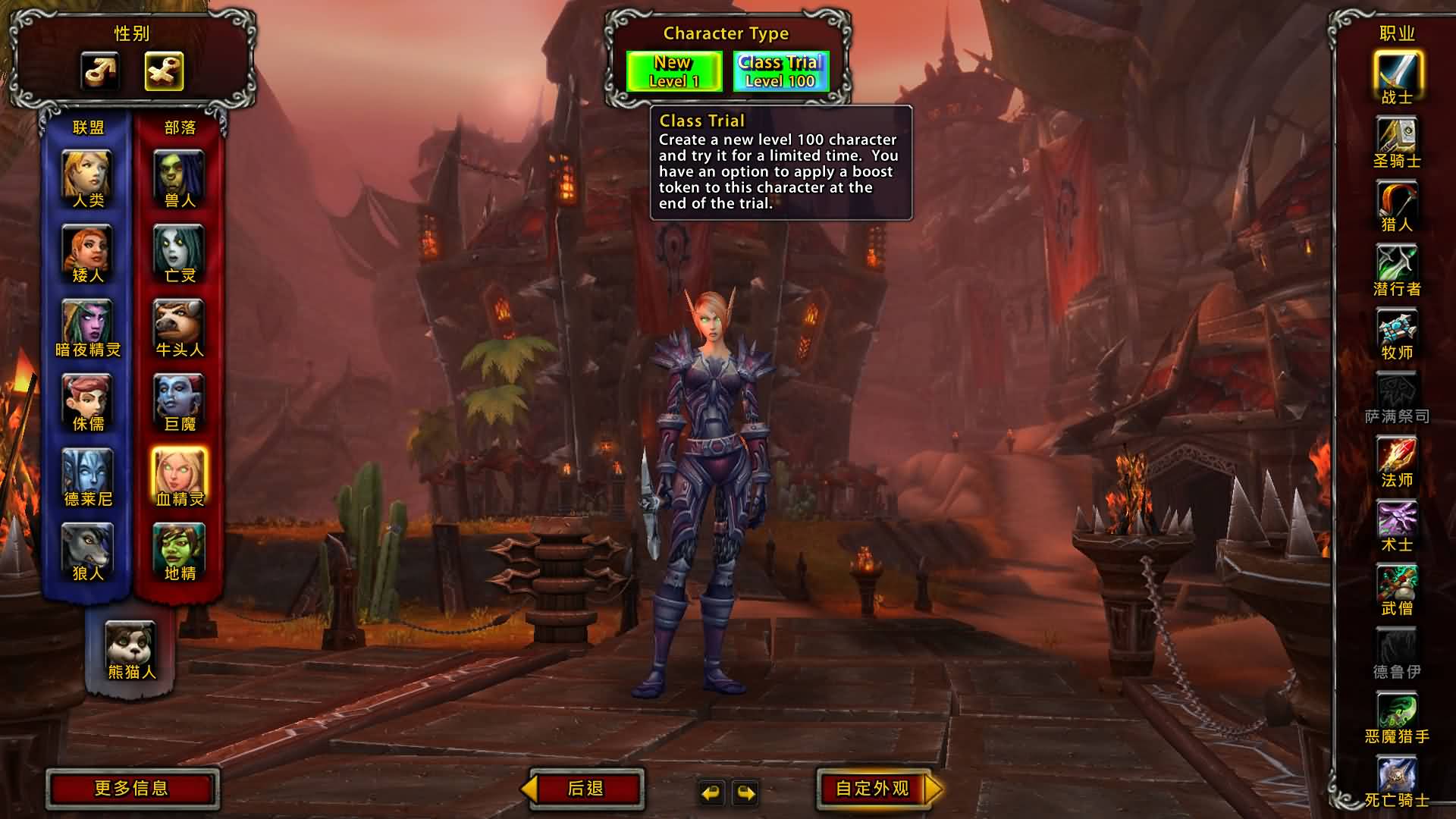Pick the Human race (人类)
The image size is (1456, 819).
click(87, 176)
